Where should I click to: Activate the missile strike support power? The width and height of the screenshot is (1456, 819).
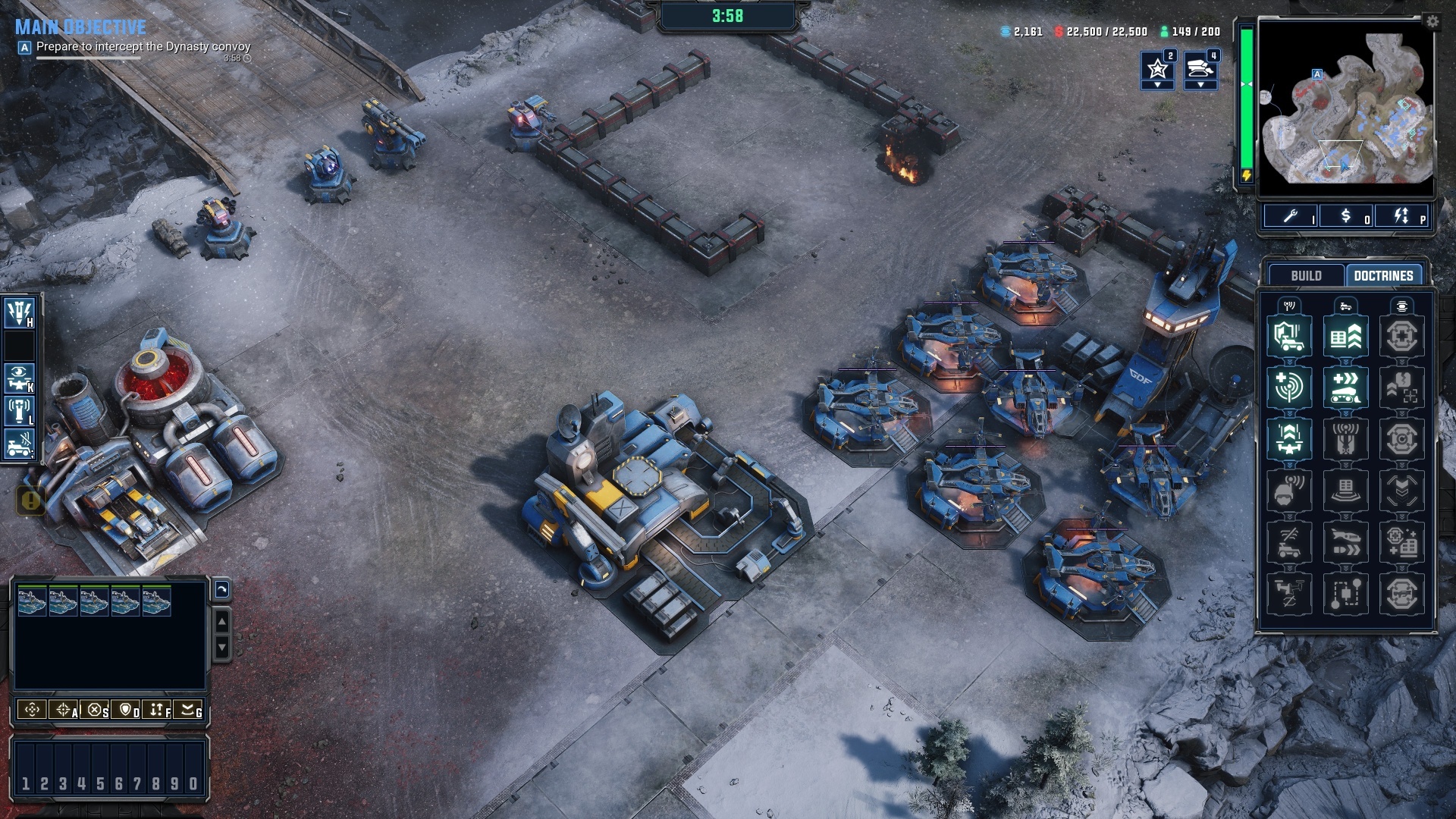point(19,312)
